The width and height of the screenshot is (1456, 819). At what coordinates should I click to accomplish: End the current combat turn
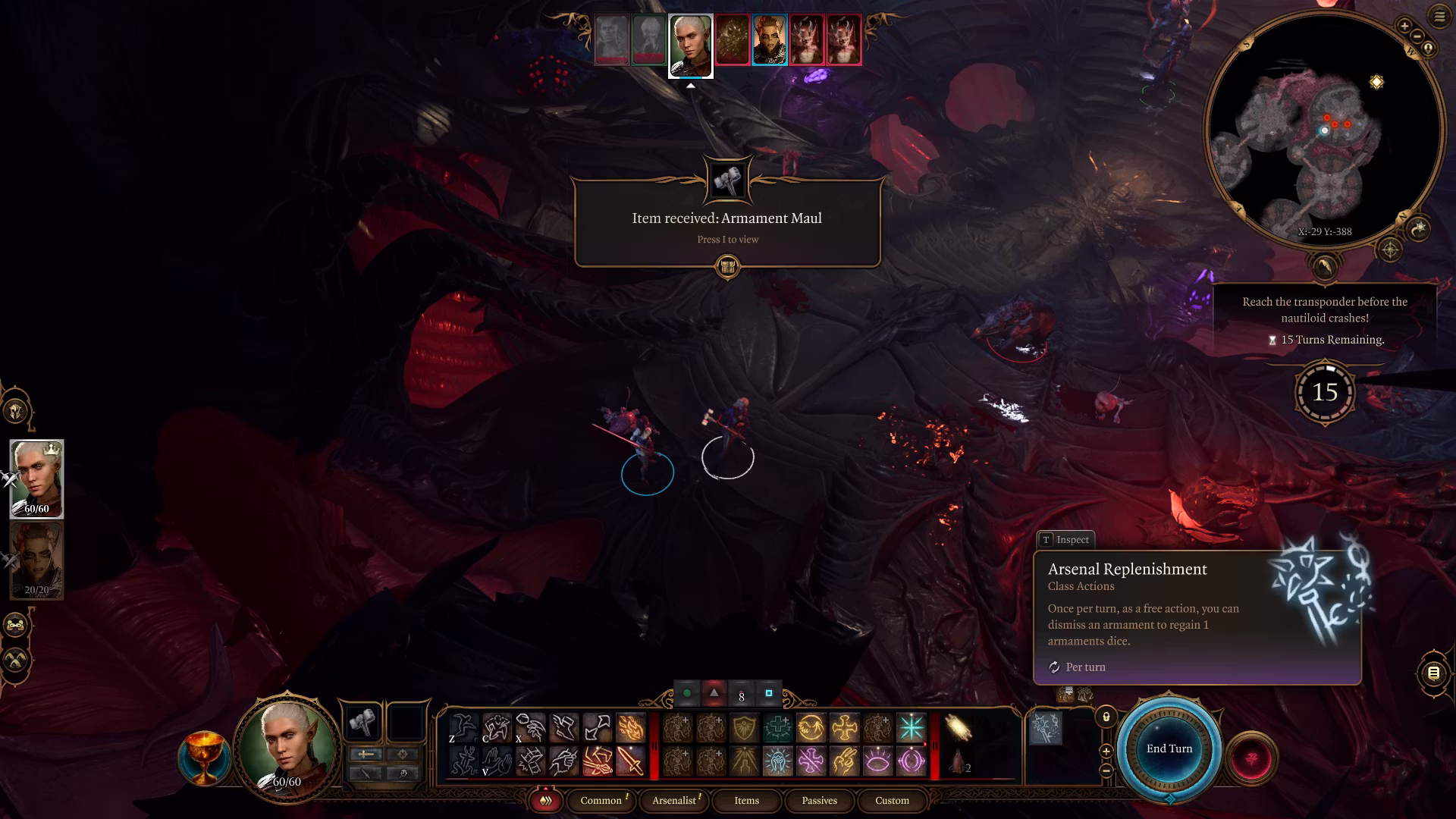[x=1169, y=749]
